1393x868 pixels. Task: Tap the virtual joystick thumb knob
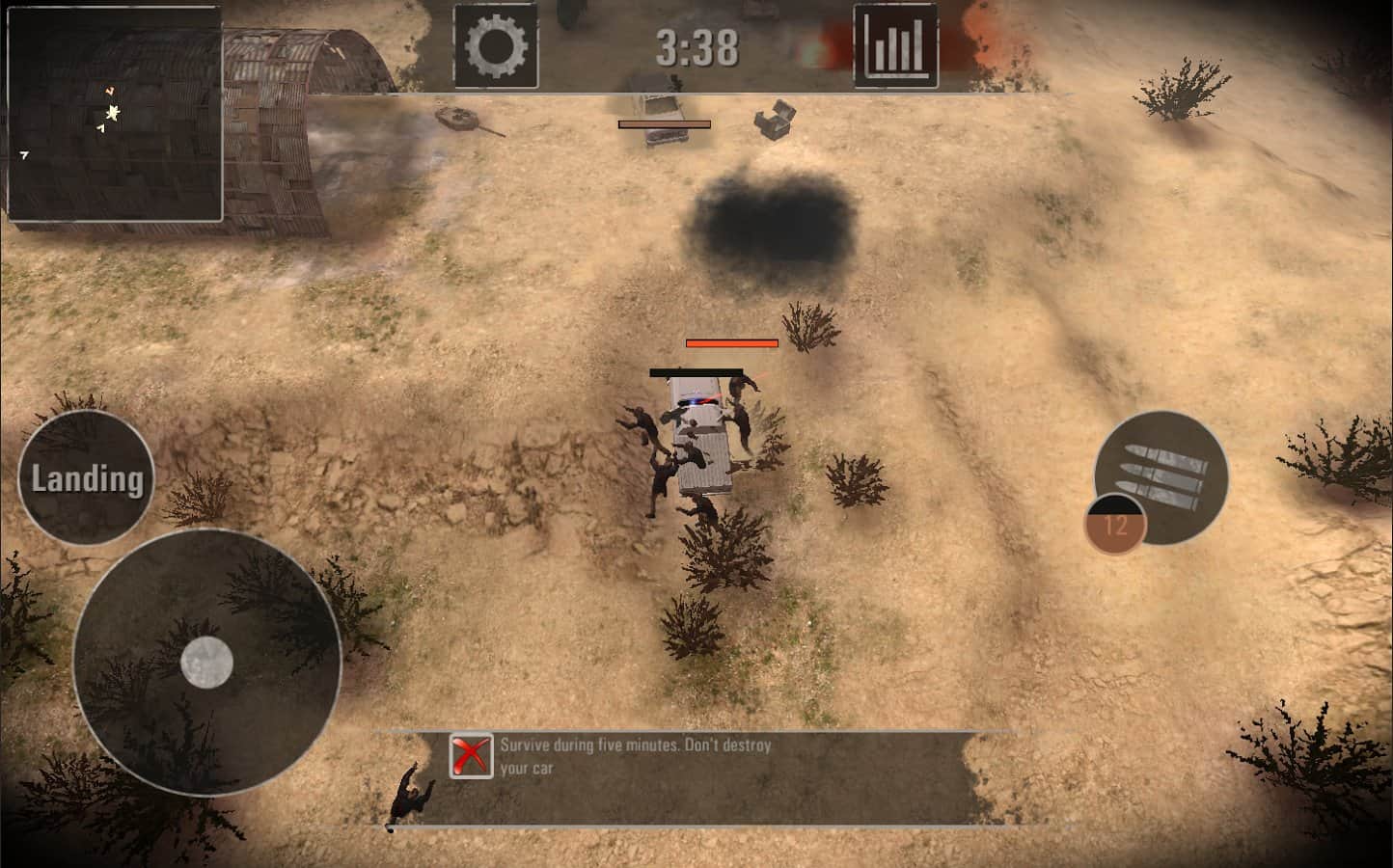(207, 663)
